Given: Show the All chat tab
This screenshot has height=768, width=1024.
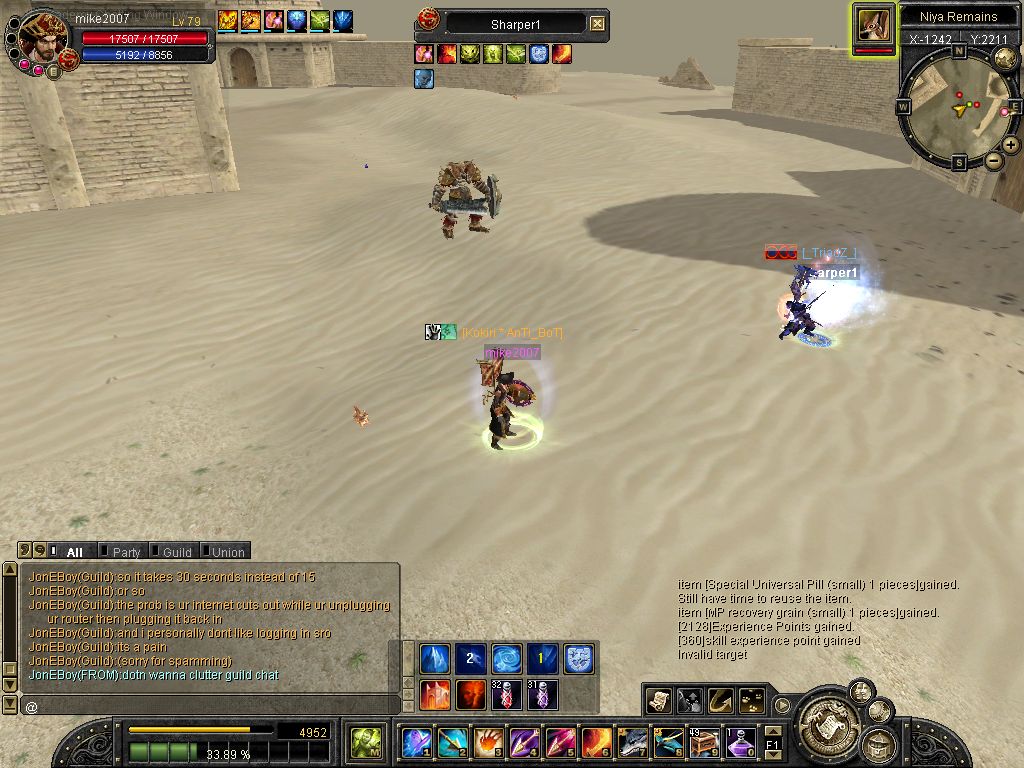Looking at the screenshot, I should click(x=73, y=551).
